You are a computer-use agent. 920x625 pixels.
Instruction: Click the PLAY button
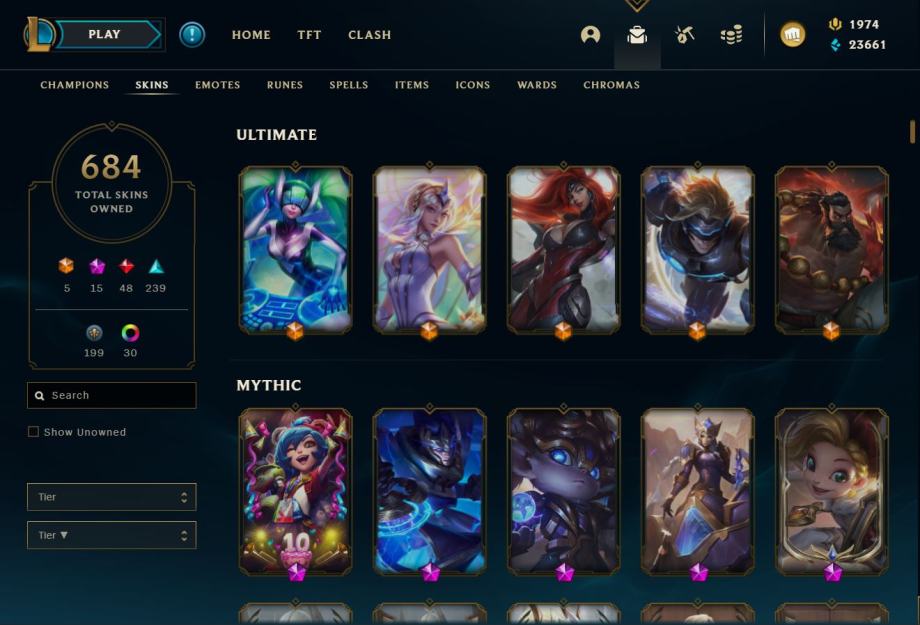105,35
